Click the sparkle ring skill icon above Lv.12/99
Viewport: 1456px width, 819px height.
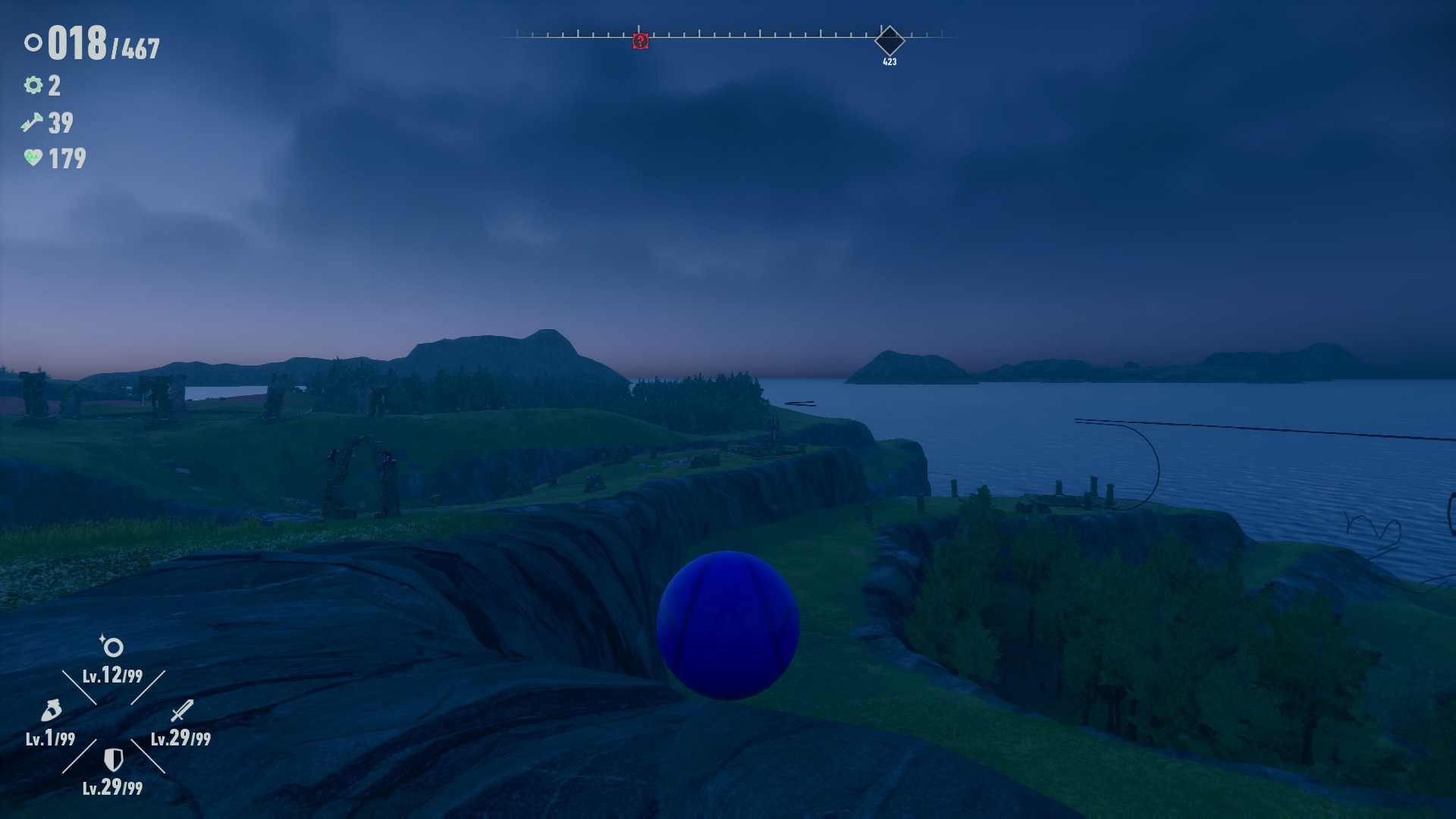110,647
